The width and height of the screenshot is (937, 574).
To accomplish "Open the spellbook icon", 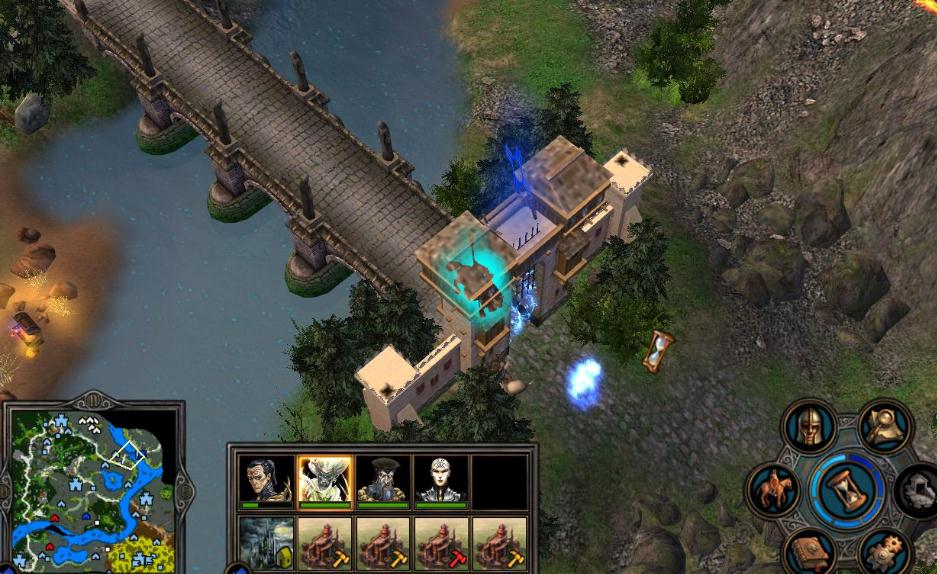I will click(808, 552).
